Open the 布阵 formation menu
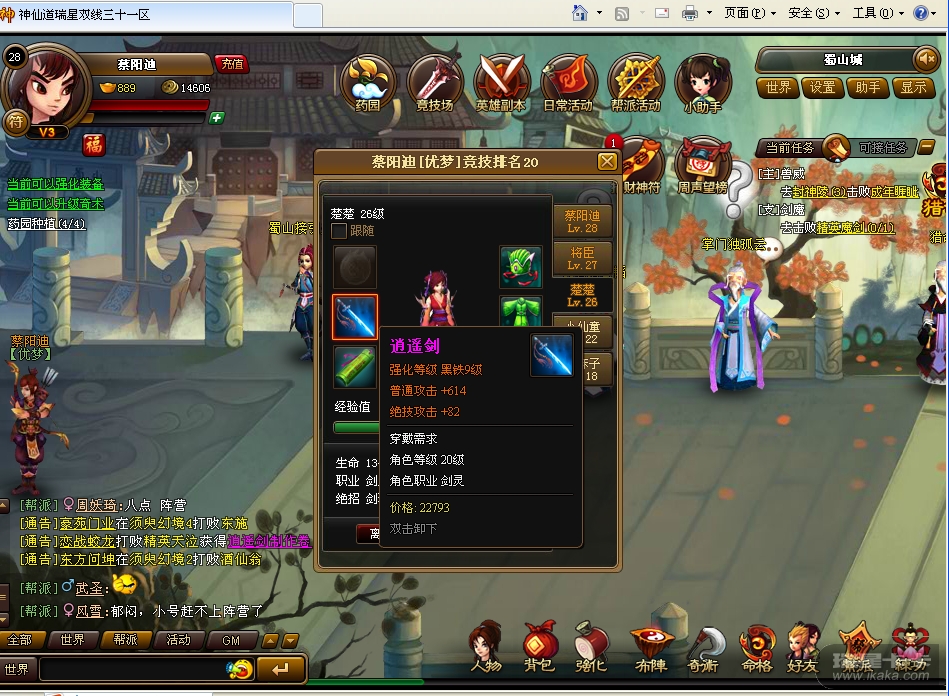 click(650, 646)
